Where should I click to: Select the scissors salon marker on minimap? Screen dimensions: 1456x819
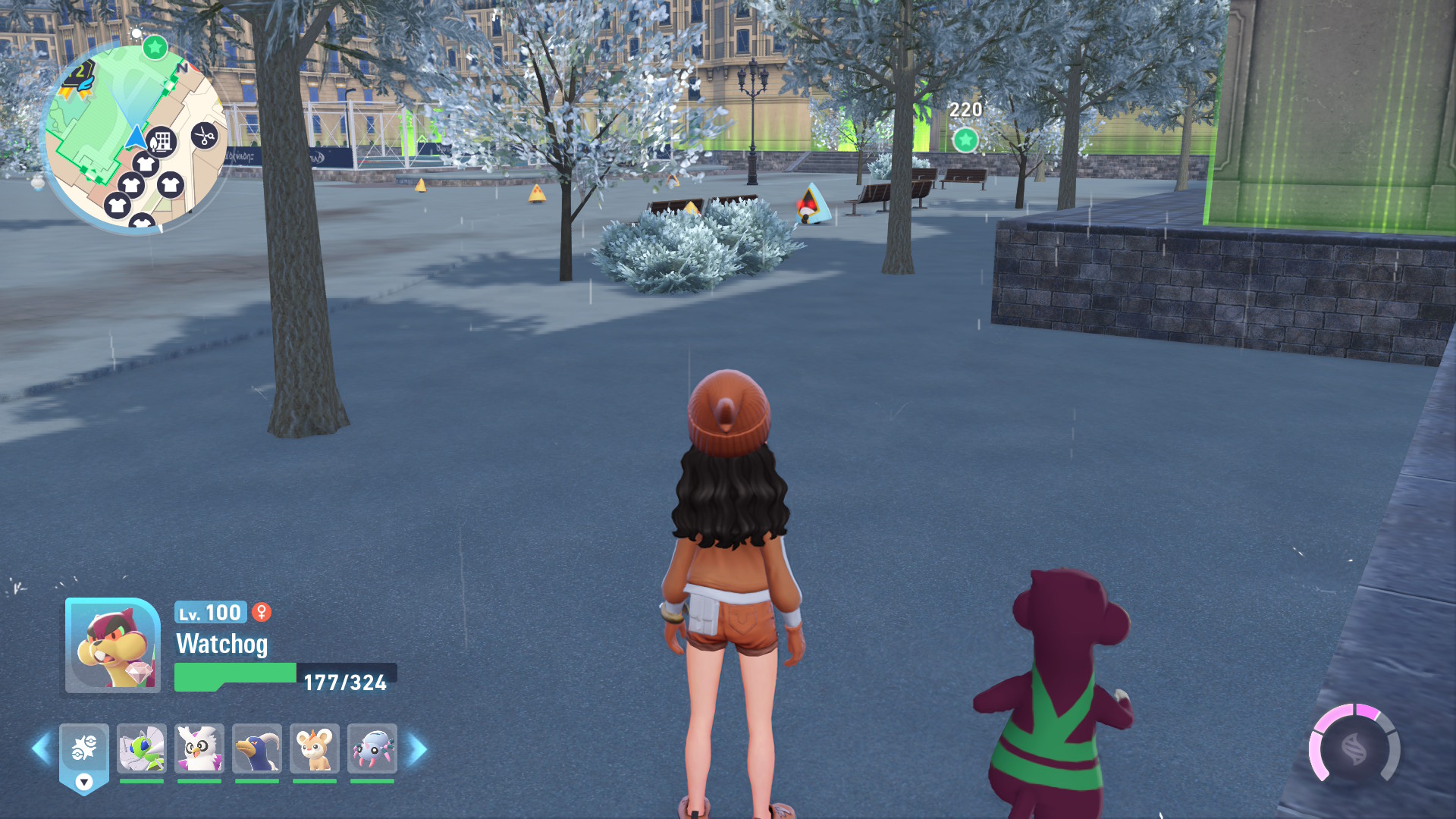[204, 136]
